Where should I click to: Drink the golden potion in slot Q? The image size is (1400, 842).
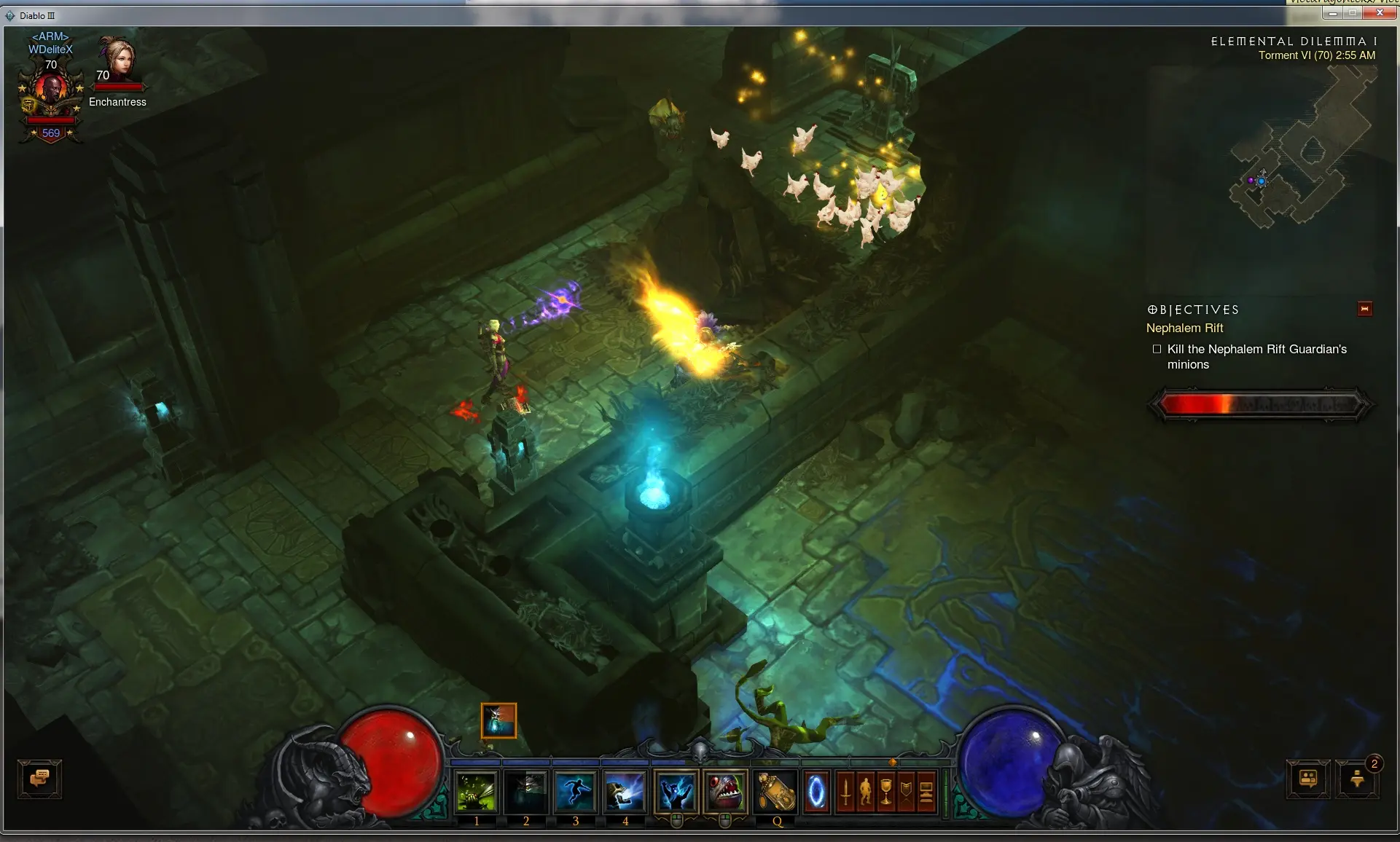(776, 792)
